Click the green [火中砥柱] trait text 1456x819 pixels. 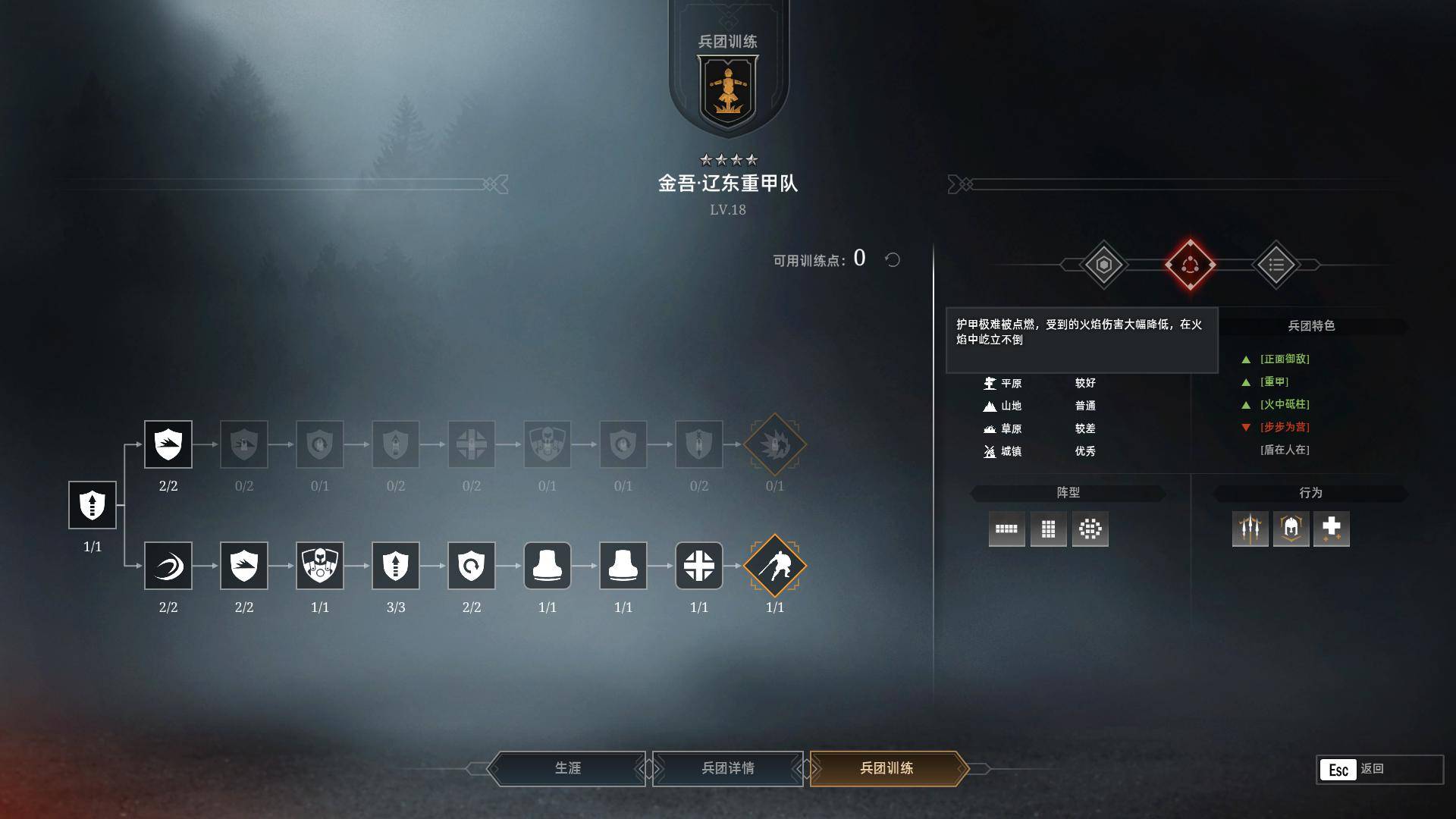click(x=1285, y=404)
